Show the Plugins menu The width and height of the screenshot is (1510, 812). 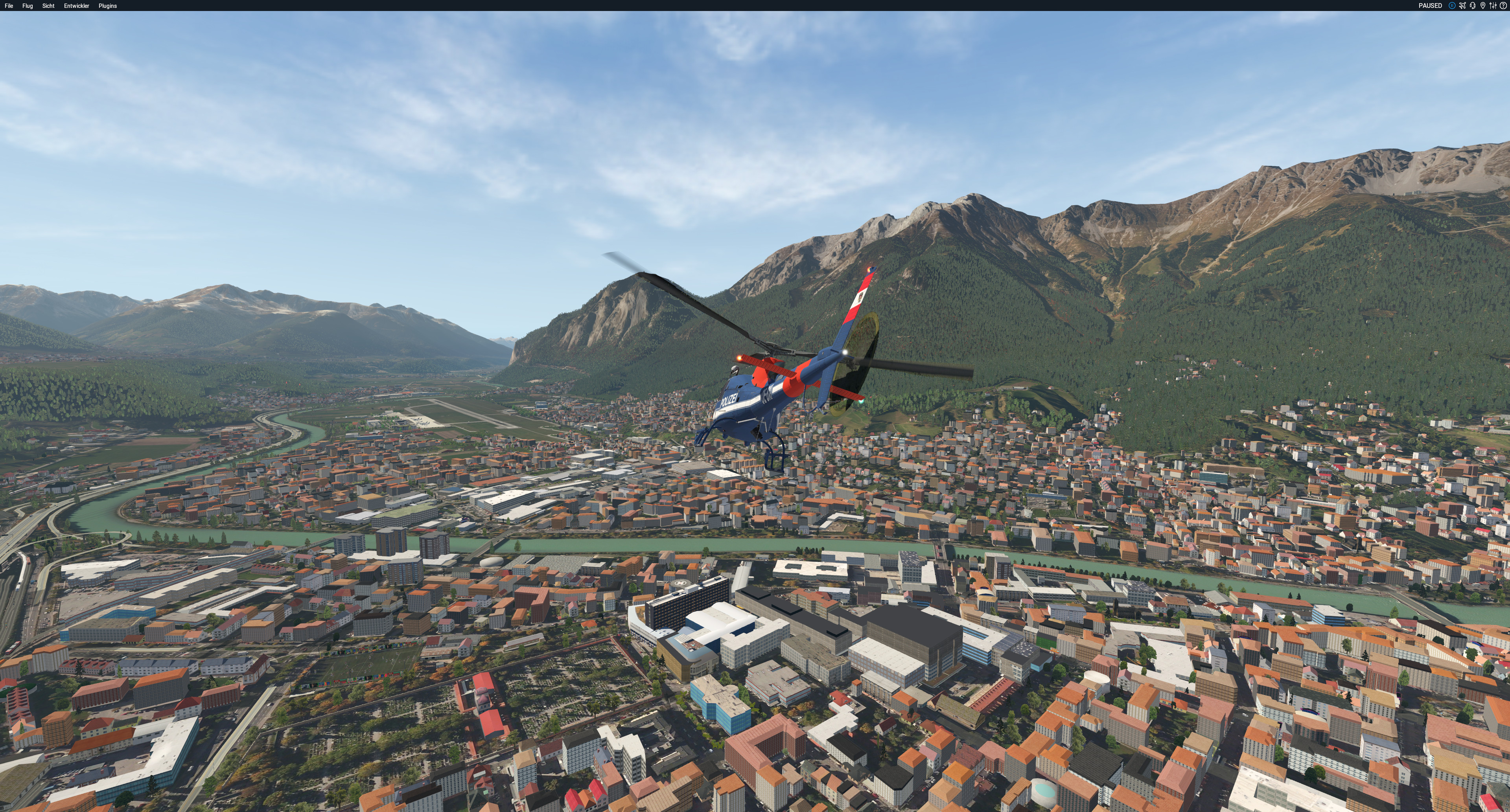(x=107, y=6)
